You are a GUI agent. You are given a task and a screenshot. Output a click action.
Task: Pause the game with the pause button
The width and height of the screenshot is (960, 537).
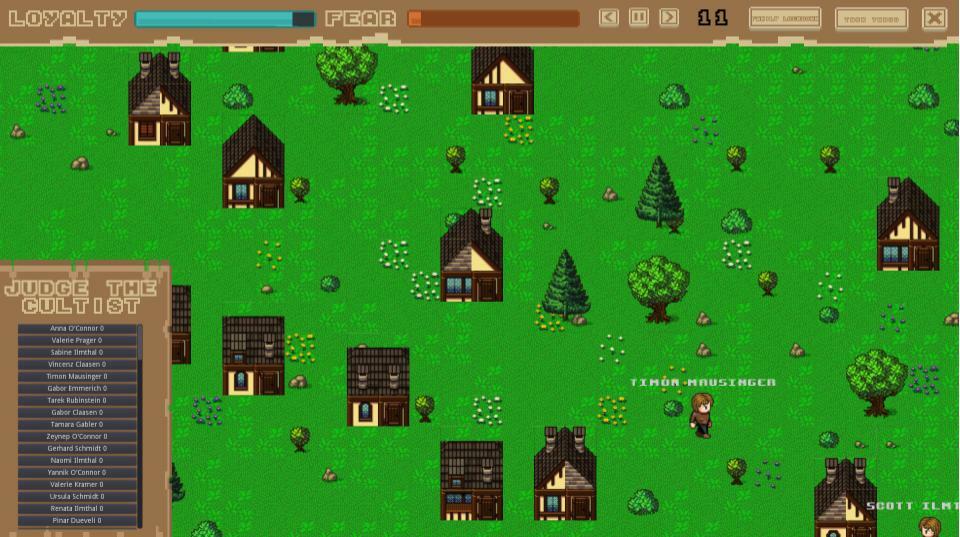click(x=639, y=18)
